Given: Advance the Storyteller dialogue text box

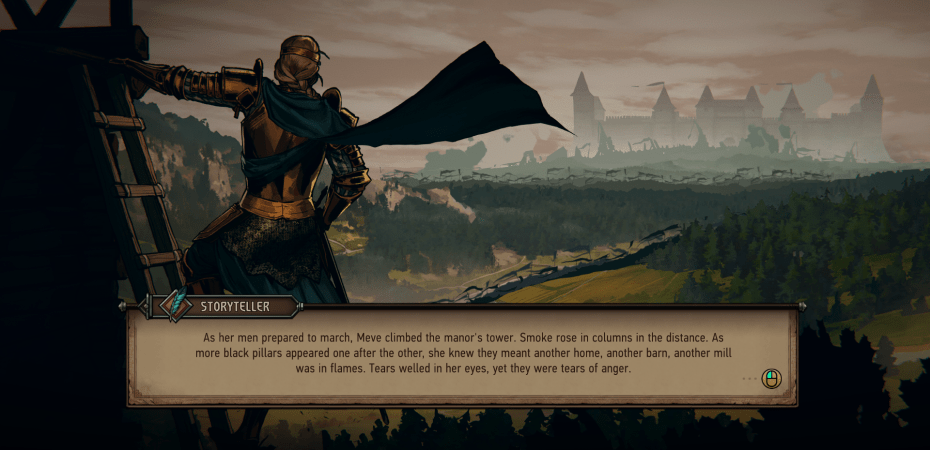Looking at the screenshot, I should 770,379.
